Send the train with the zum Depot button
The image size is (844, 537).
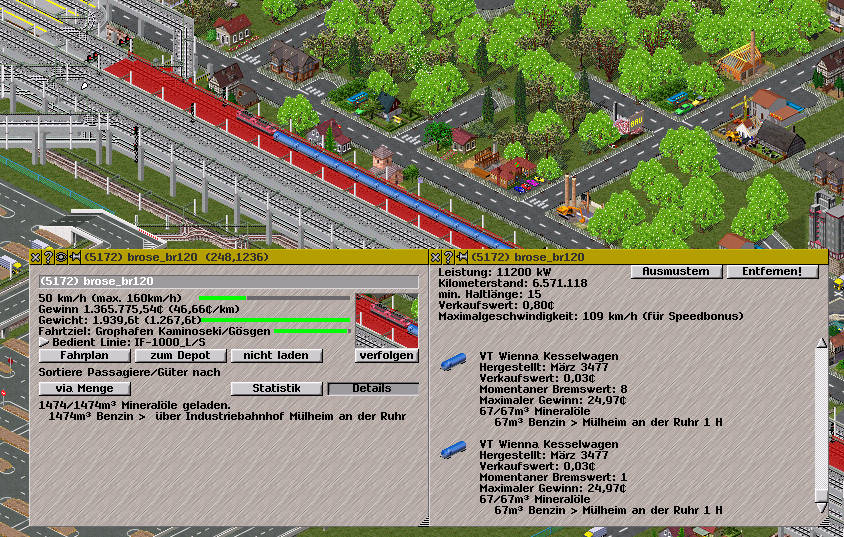click(181, 355)
